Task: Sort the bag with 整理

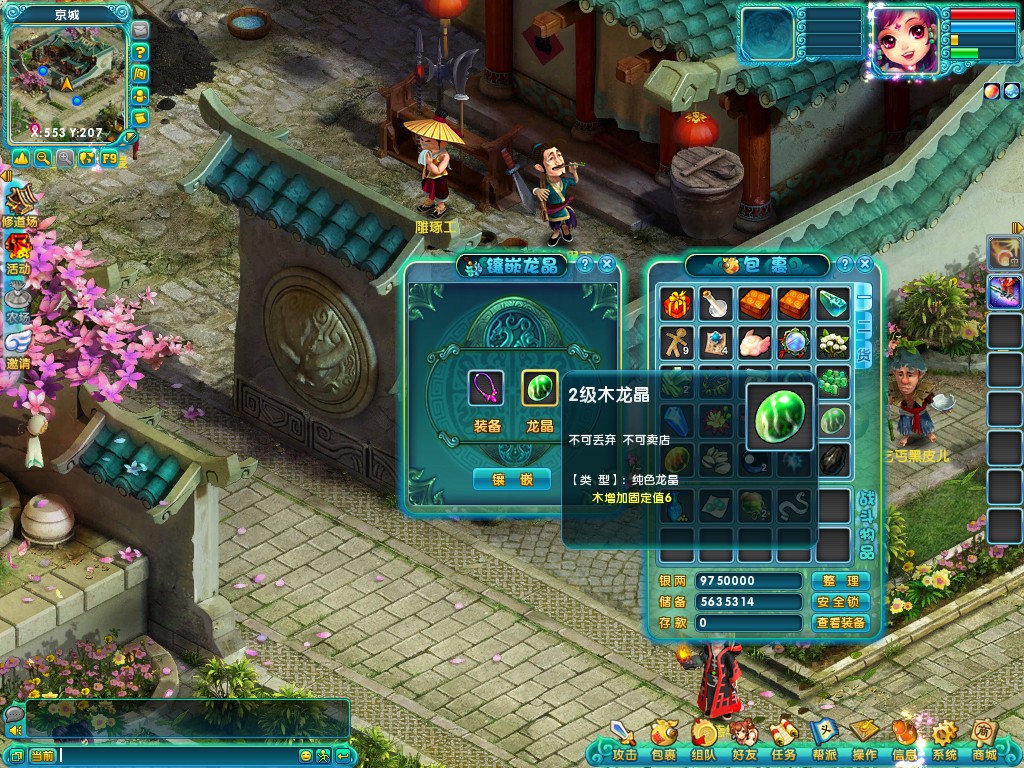Action: click(840, 581)
